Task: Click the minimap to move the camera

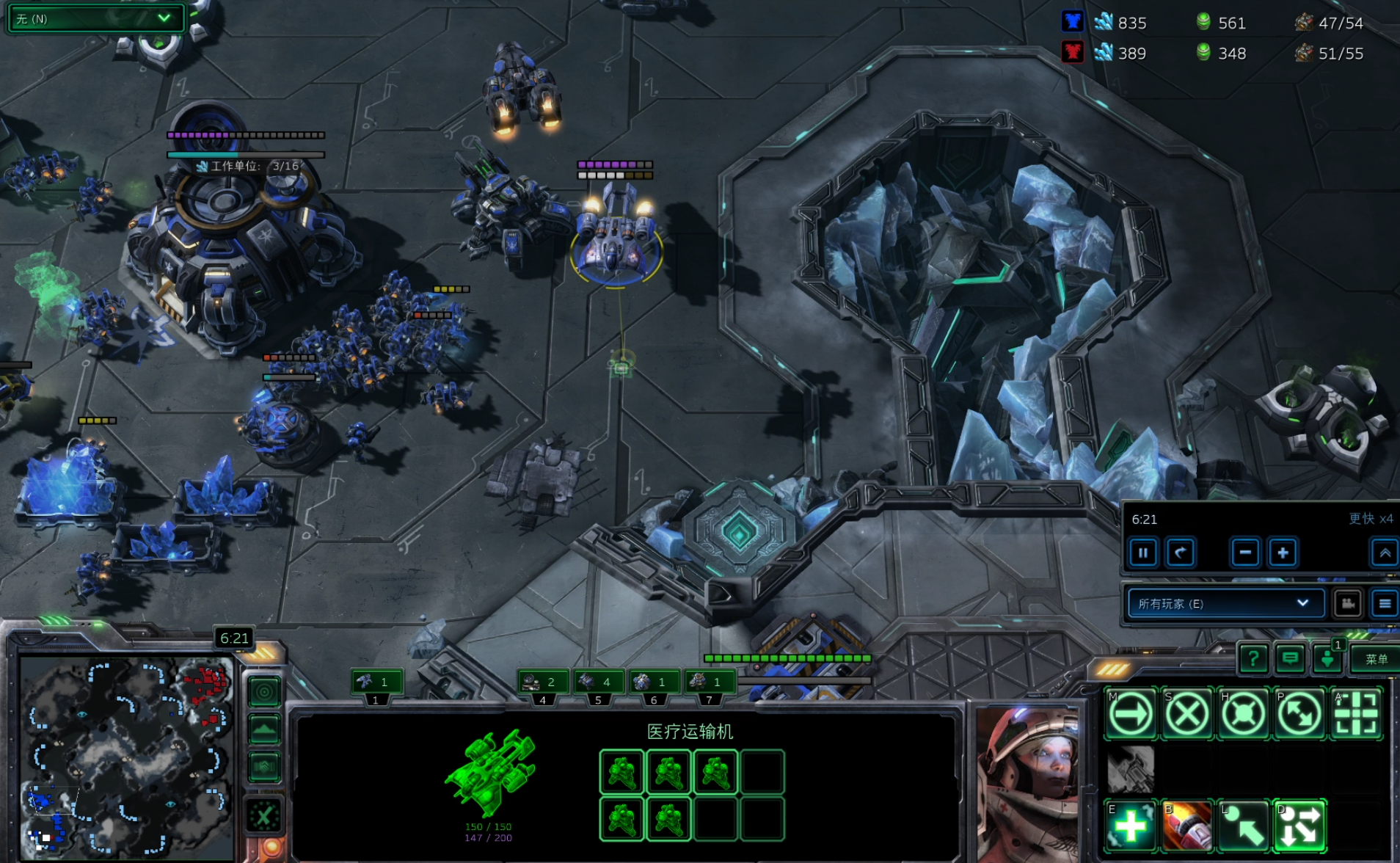Action: [x=126, y=757]
